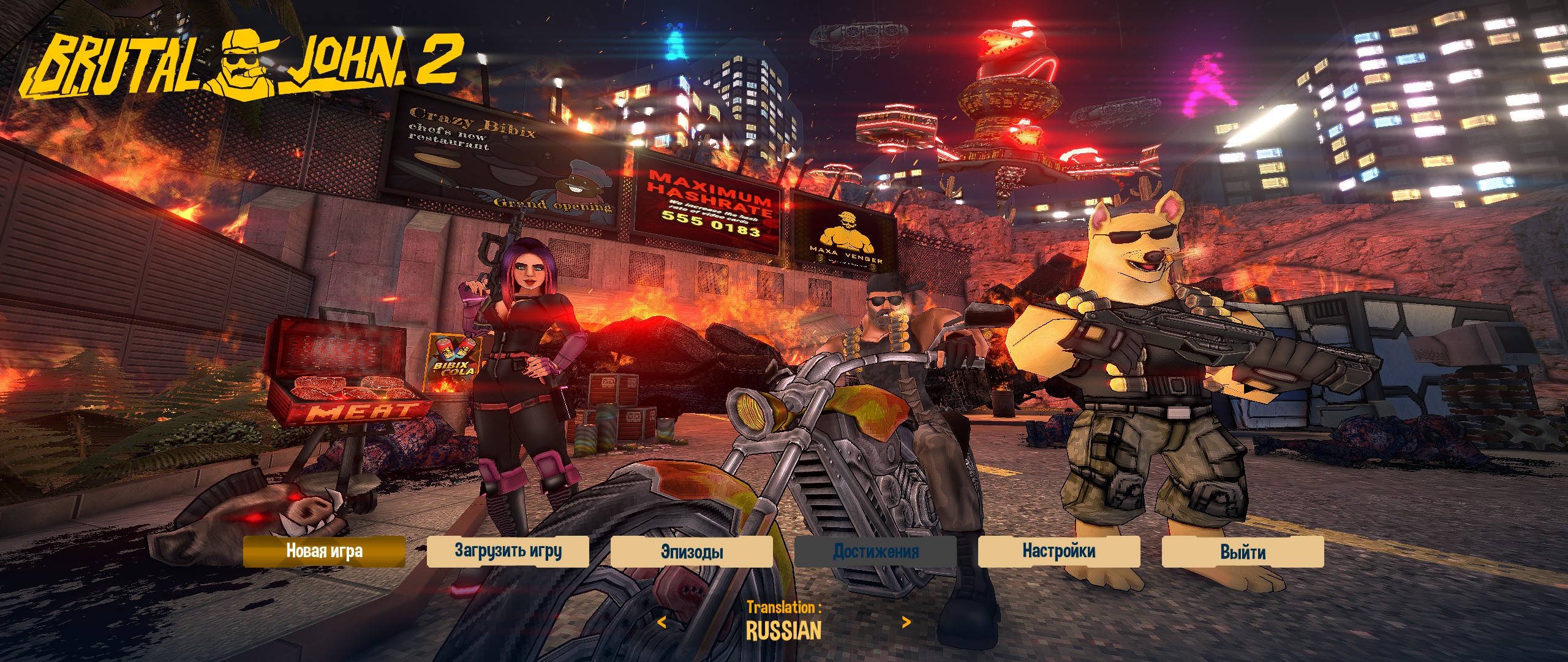Quit the game with Выйти
Viewport: 1568px width, 662px height.
1243,551
